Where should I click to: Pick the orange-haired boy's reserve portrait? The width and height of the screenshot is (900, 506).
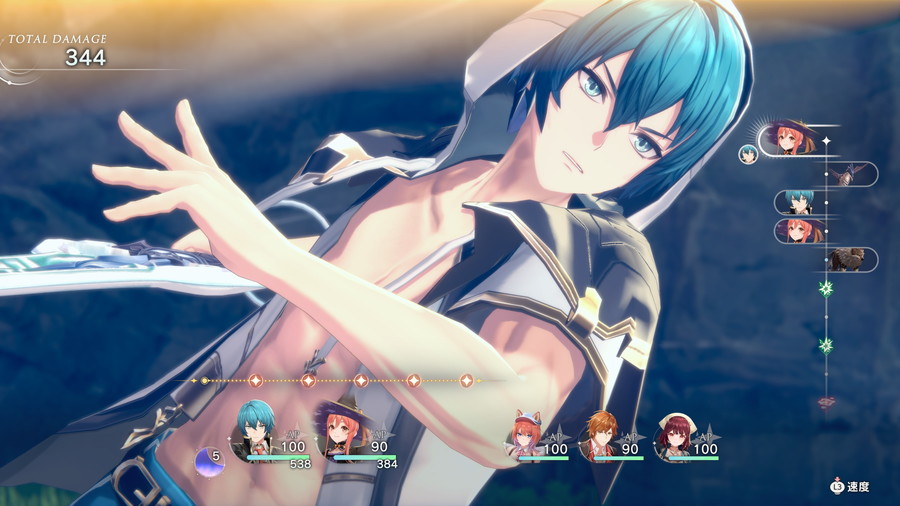[x=600, y=435]
